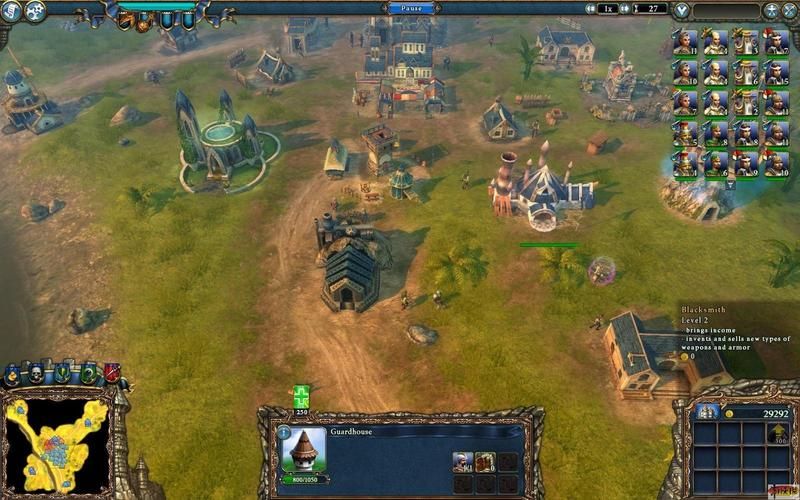The width and height of the screenshot is (800, 500).
Task: Select the first hero portrait in roster
Action: coord(684,42)
